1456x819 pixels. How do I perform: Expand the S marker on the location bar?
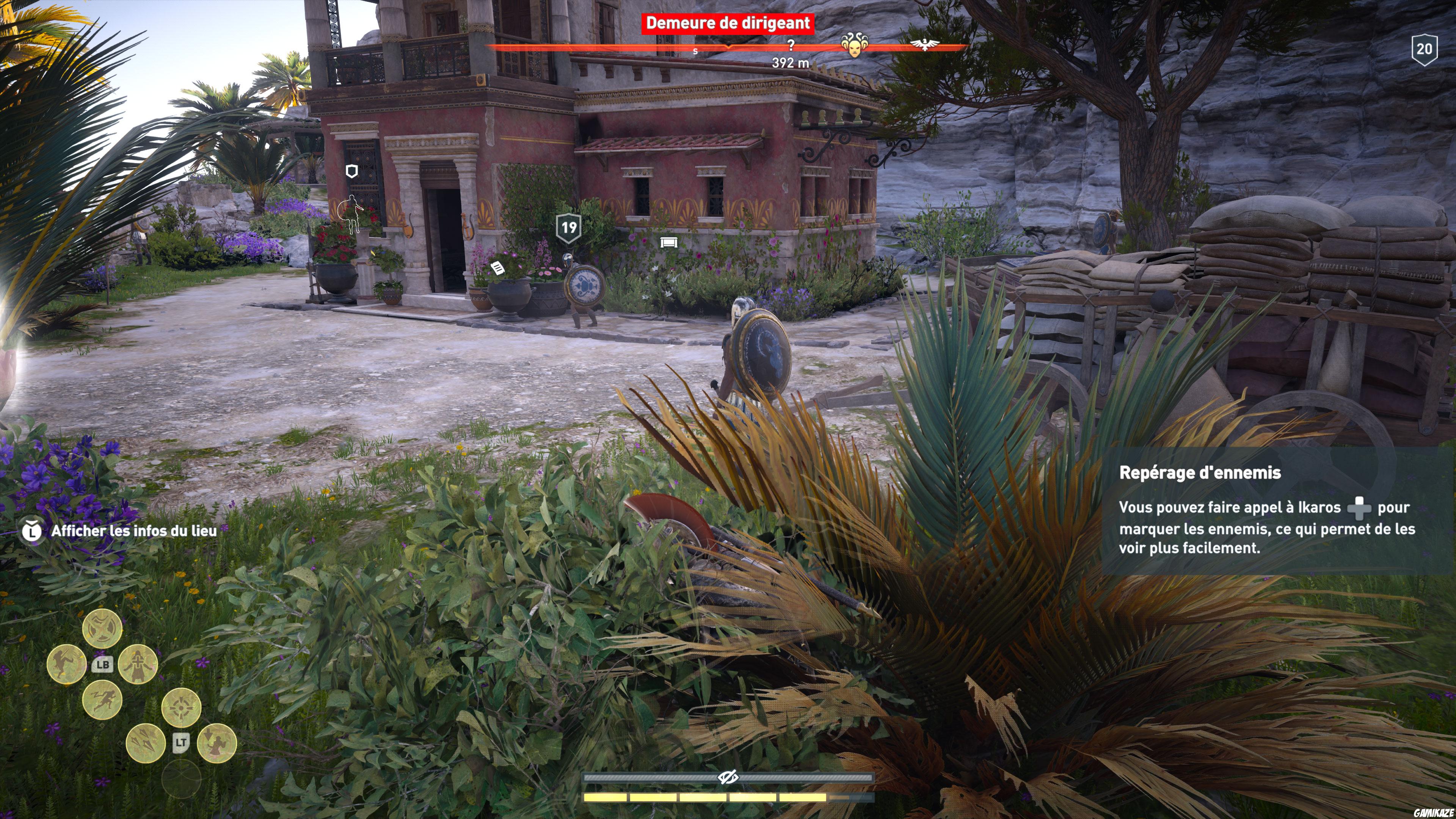coord(695,52)
